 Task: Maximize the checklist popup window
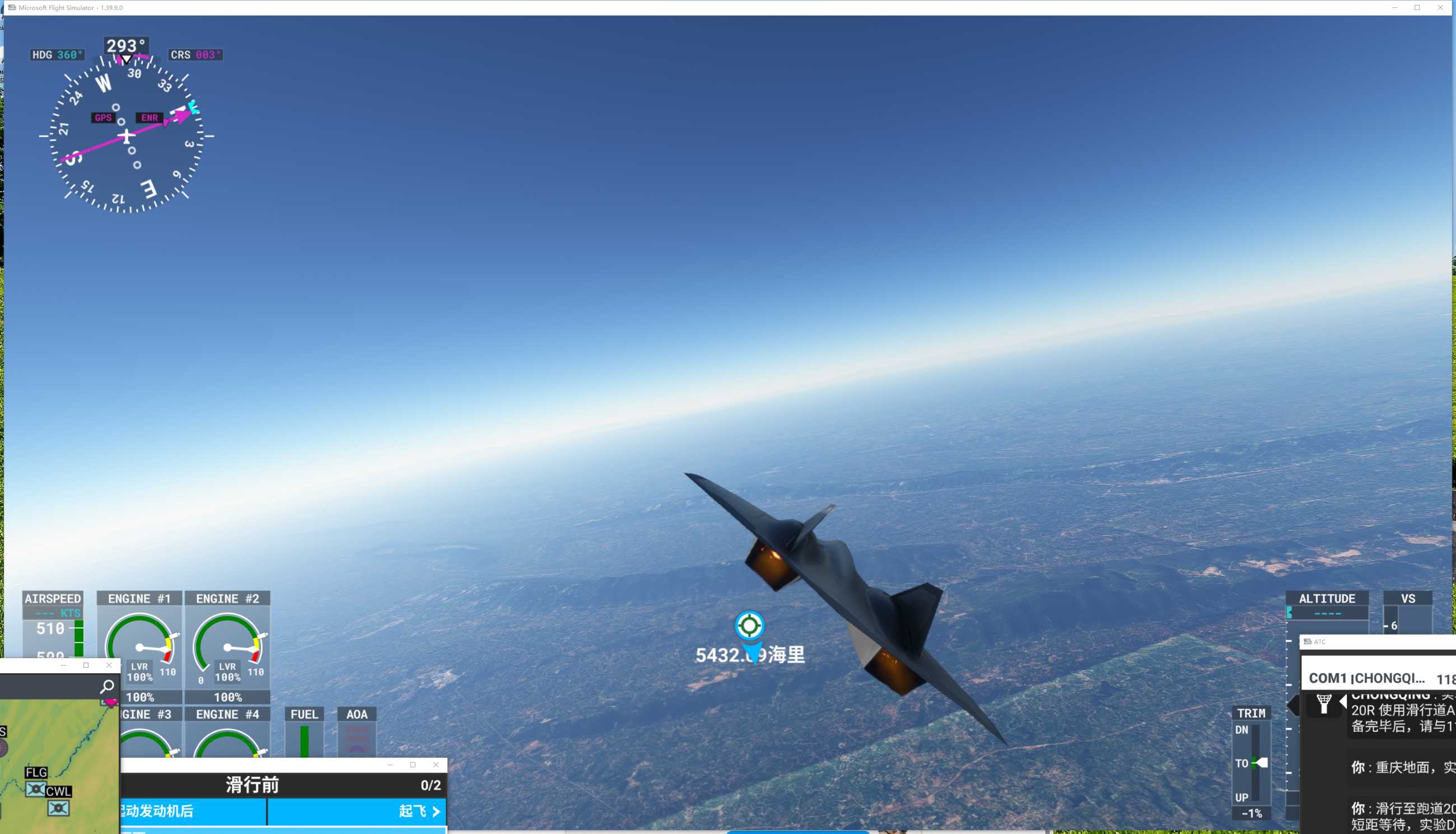(413, 765)
